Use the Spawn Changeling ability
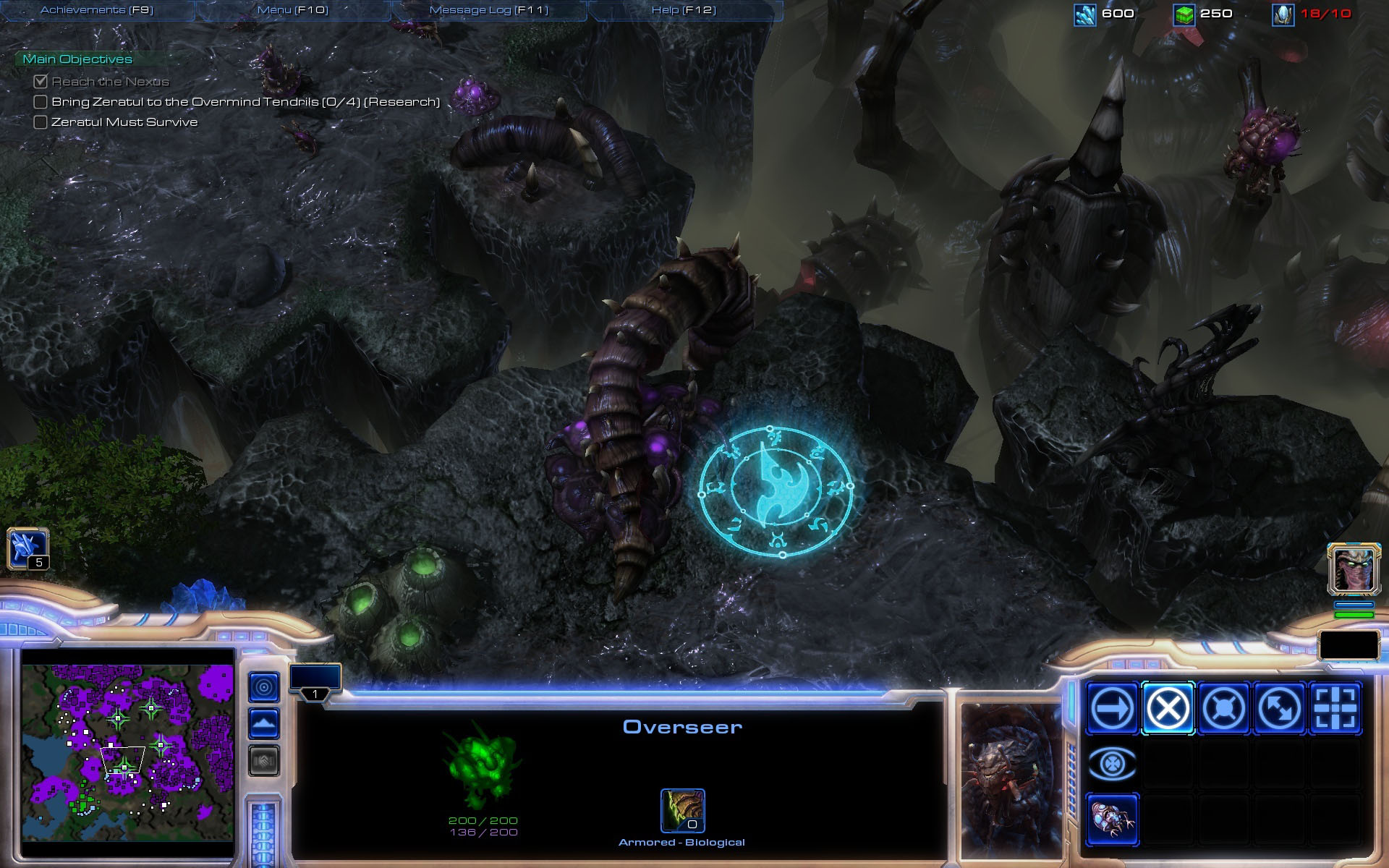 1112,820
